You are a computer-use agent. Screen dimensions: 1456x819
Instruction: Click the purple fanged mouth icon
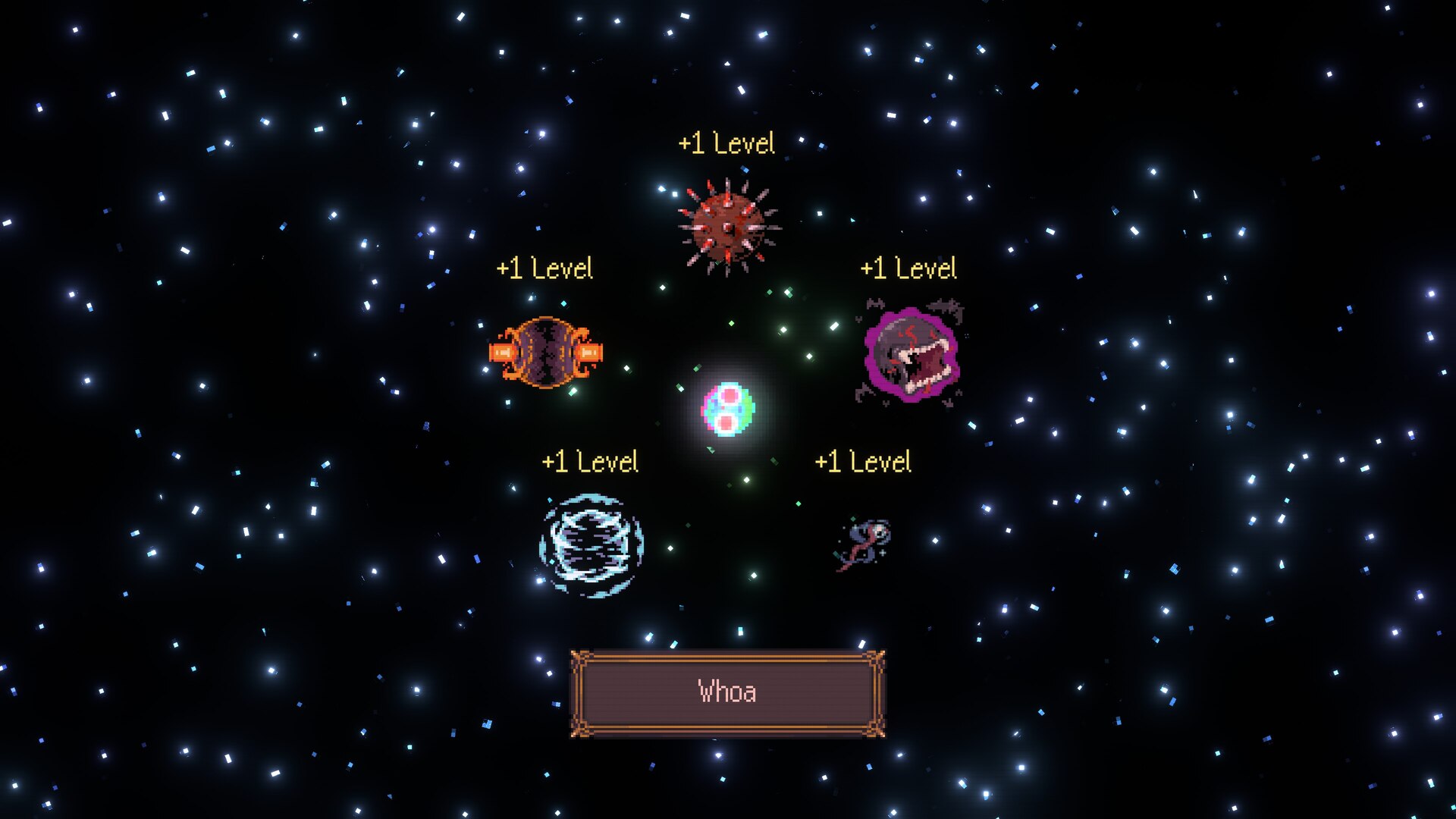click(911, 353)
